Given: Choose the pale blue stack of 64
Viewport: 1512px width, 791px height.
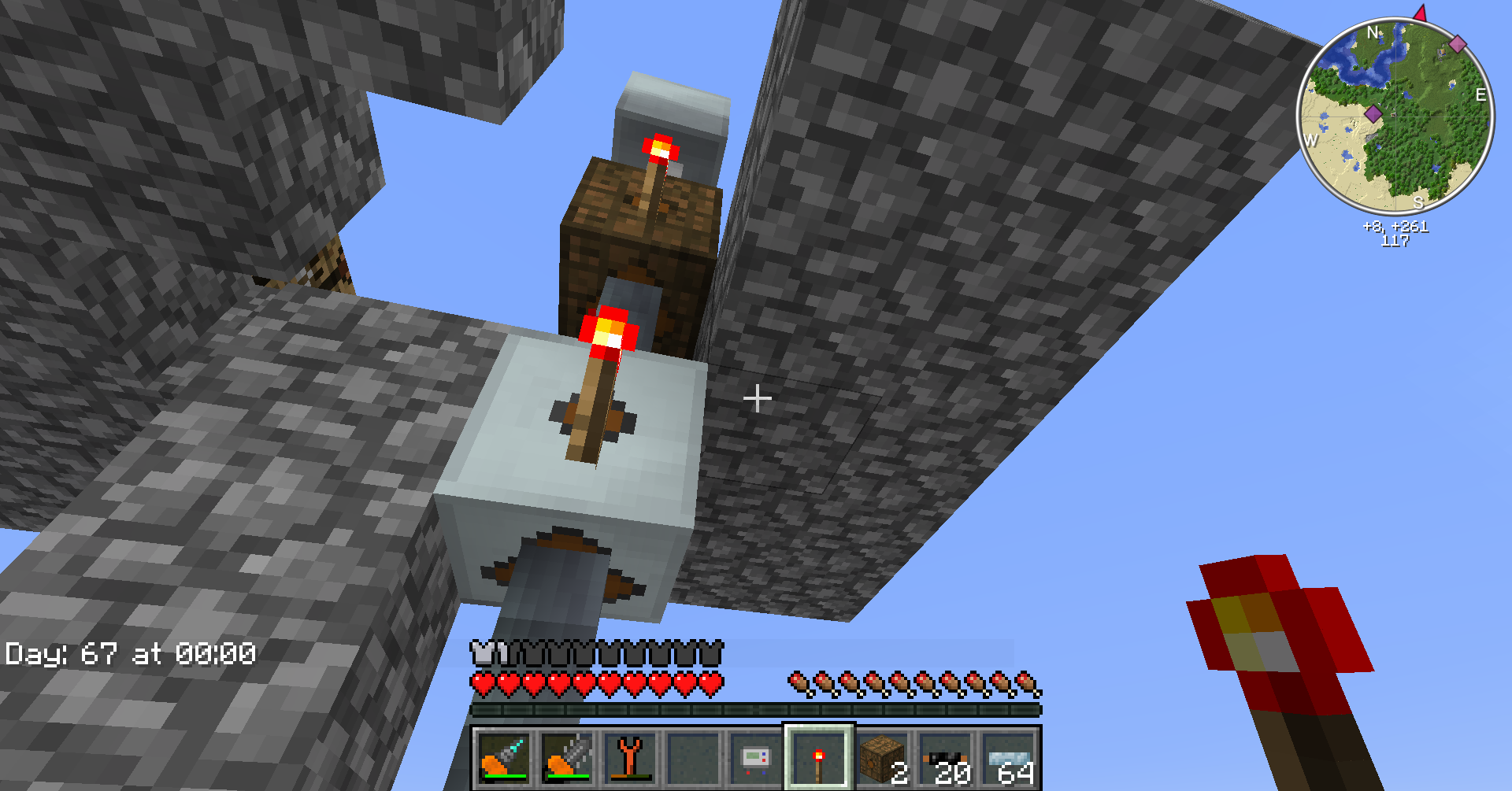Looking at the screenshot, I should coord(1009,757).
